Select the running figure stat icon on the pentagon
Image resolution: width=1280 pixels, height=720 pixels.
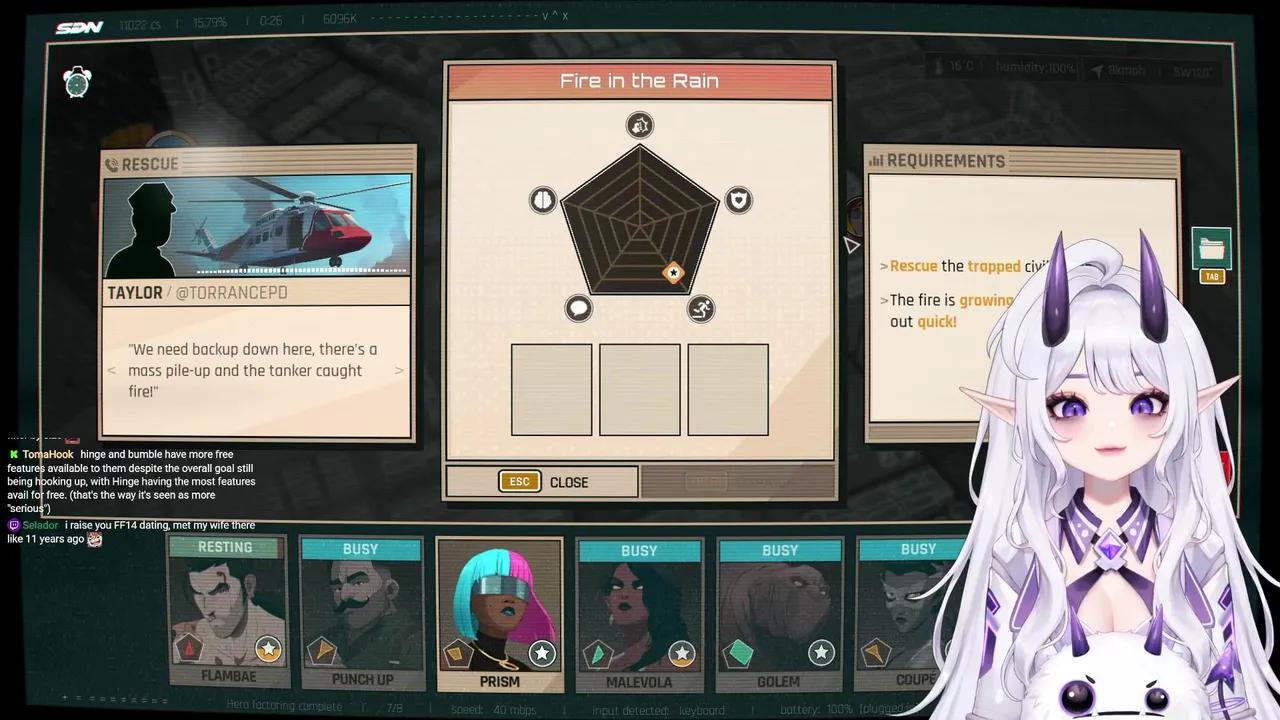[700, 309]
